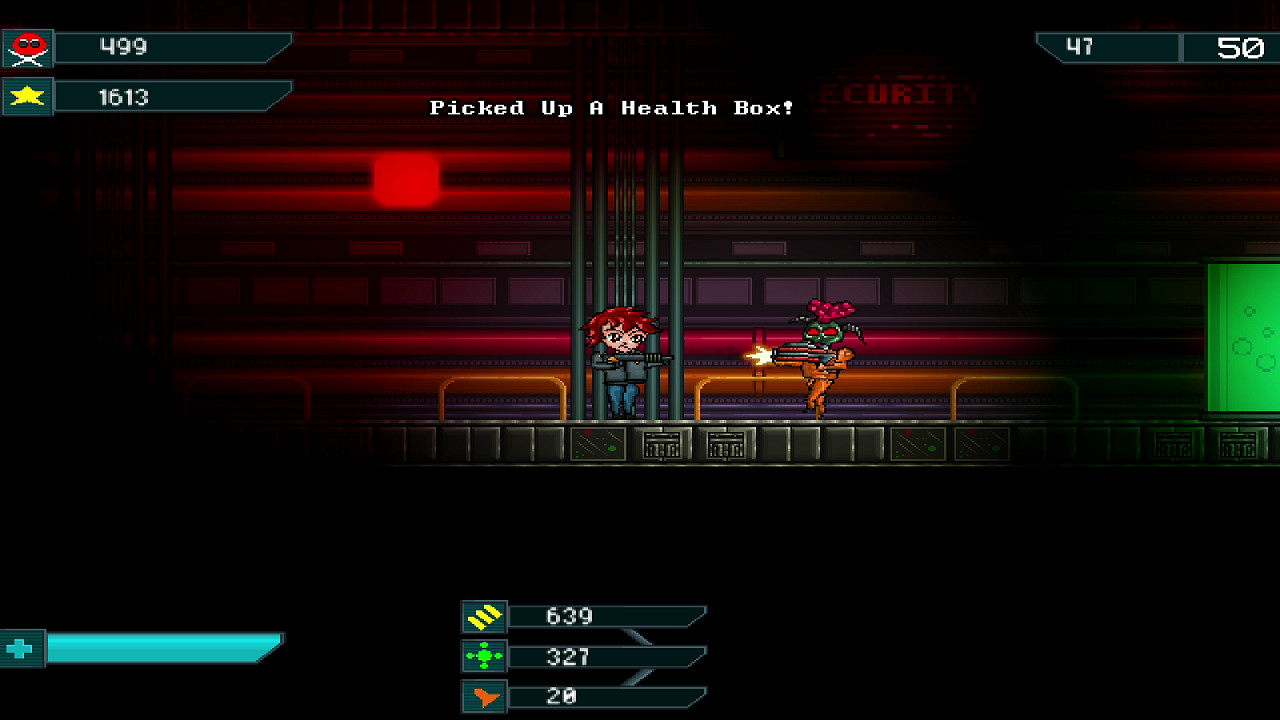Click the red skull kills icon

pyautogui.click(x=27, y=48)
